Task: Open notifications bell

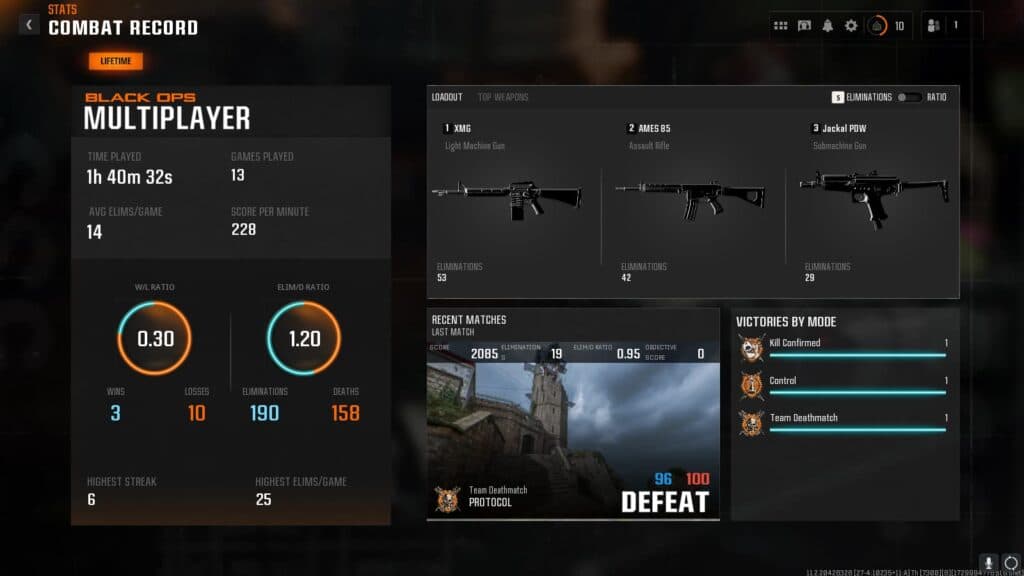Action: 827,26
